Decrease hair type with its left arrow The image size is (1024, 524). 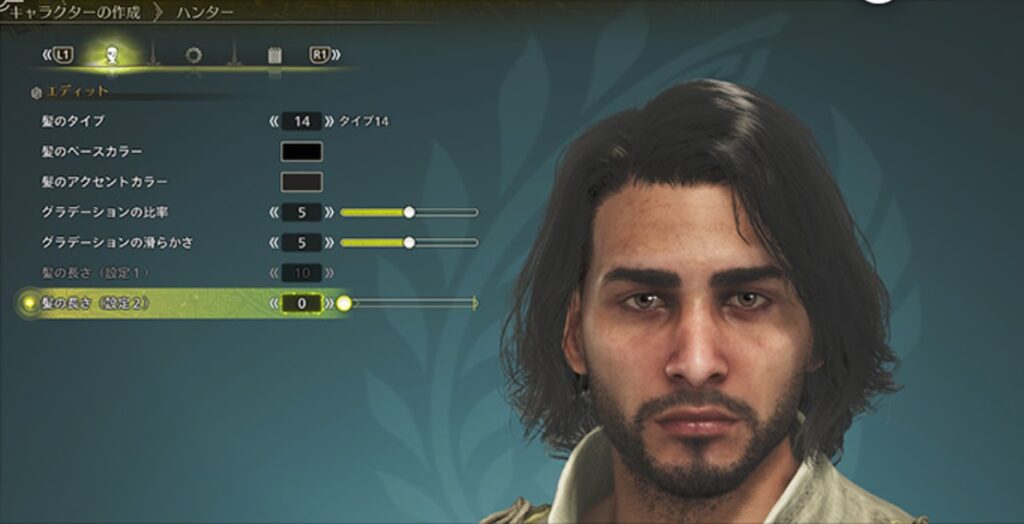click(x=274, y=122)
